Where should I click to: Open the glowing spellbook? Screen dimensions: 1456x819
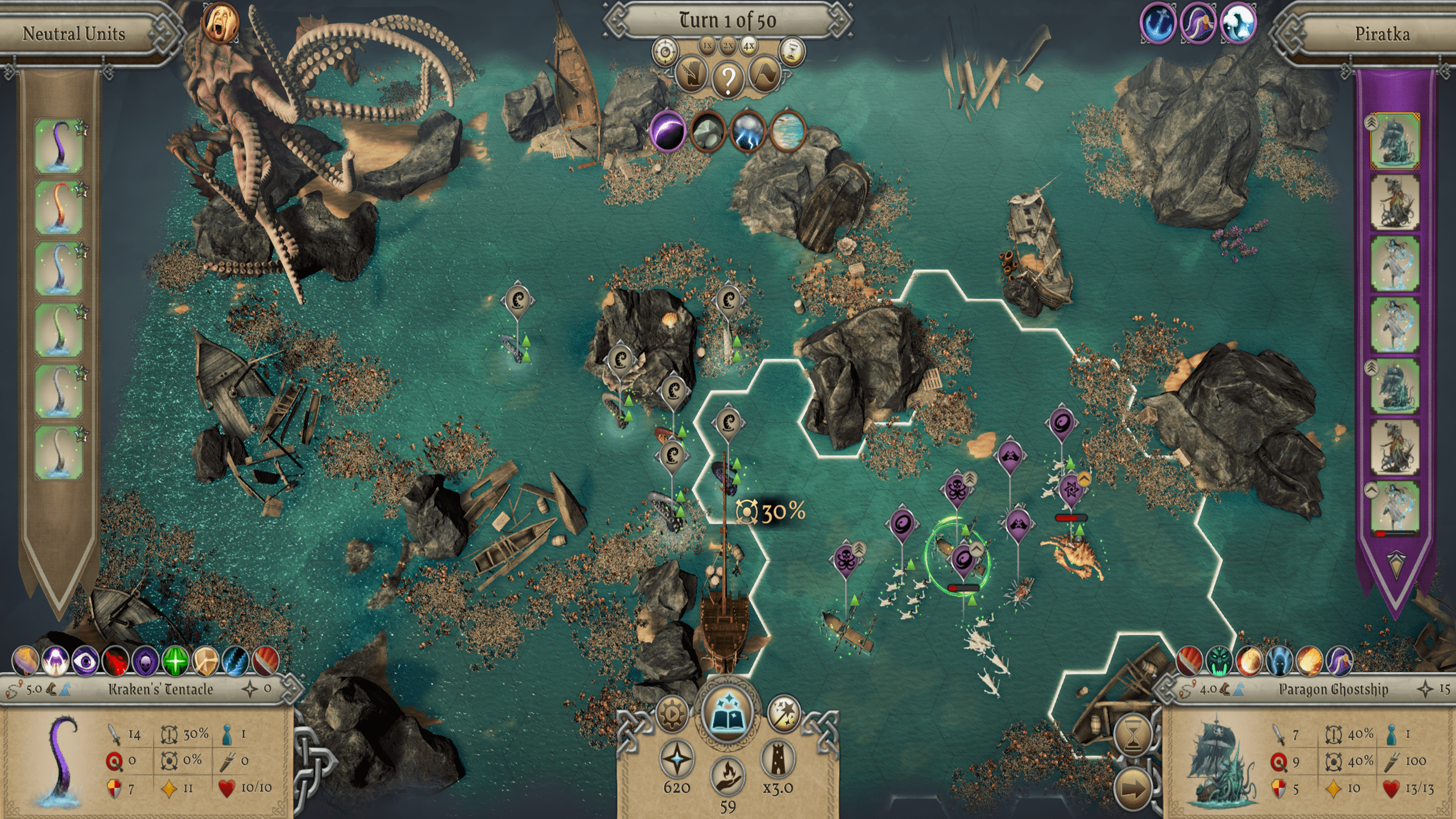tap(727, 712)
